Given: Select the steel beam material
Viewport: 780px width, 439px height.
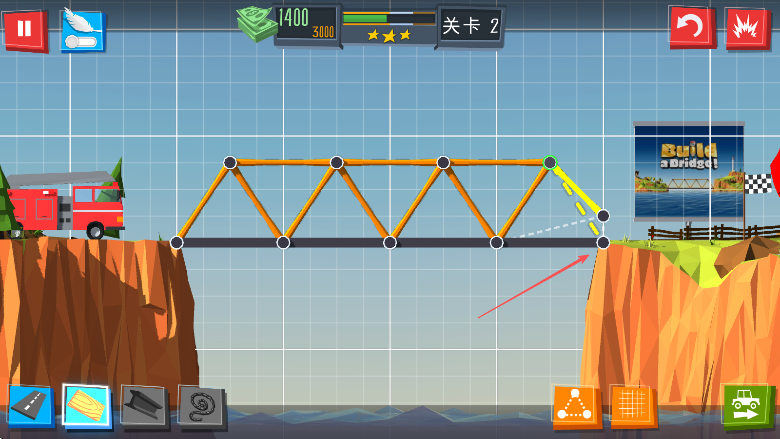Looking at the screenshot, I should click(143, 405).
